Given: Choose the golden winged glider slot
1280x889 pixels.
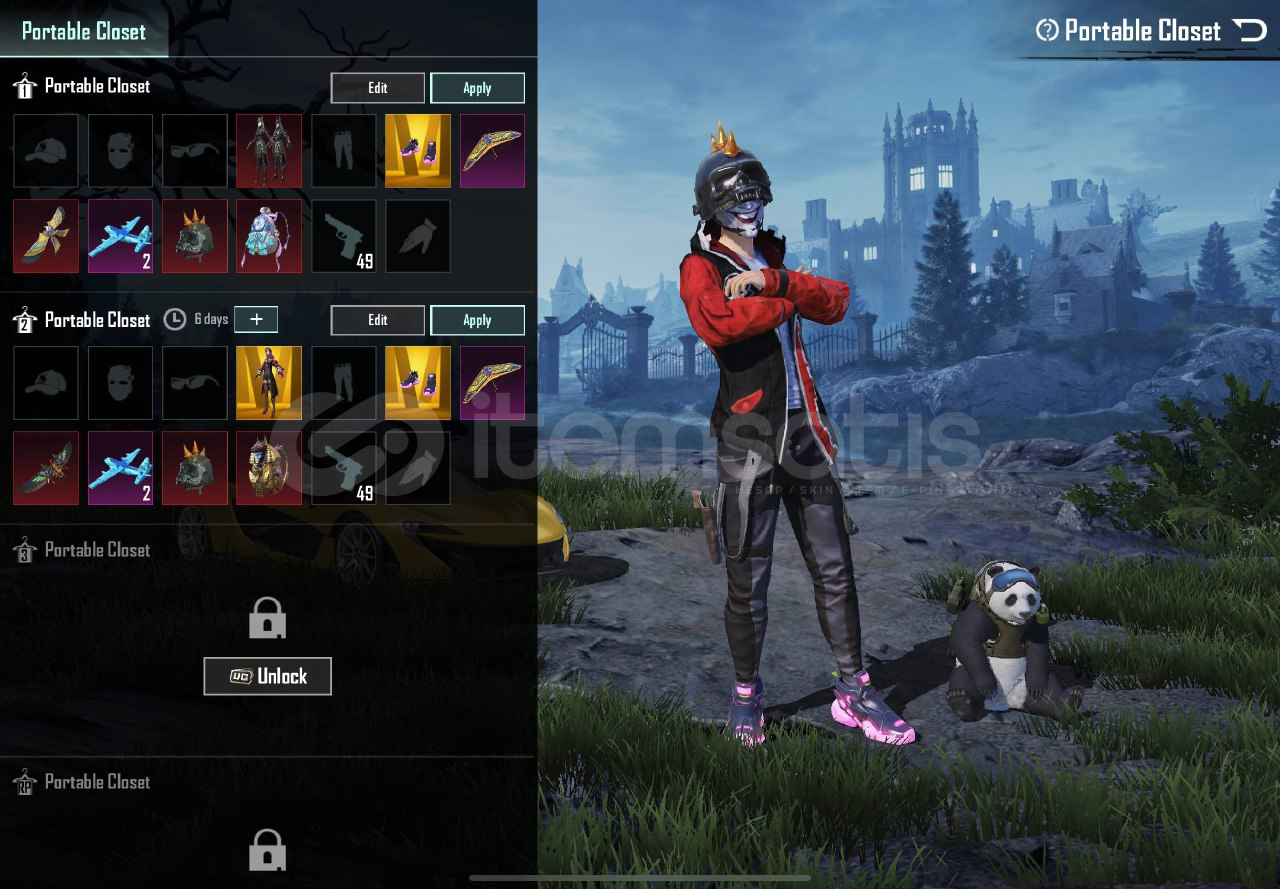Looking at the screenshot, I should [x=46, y=236].
